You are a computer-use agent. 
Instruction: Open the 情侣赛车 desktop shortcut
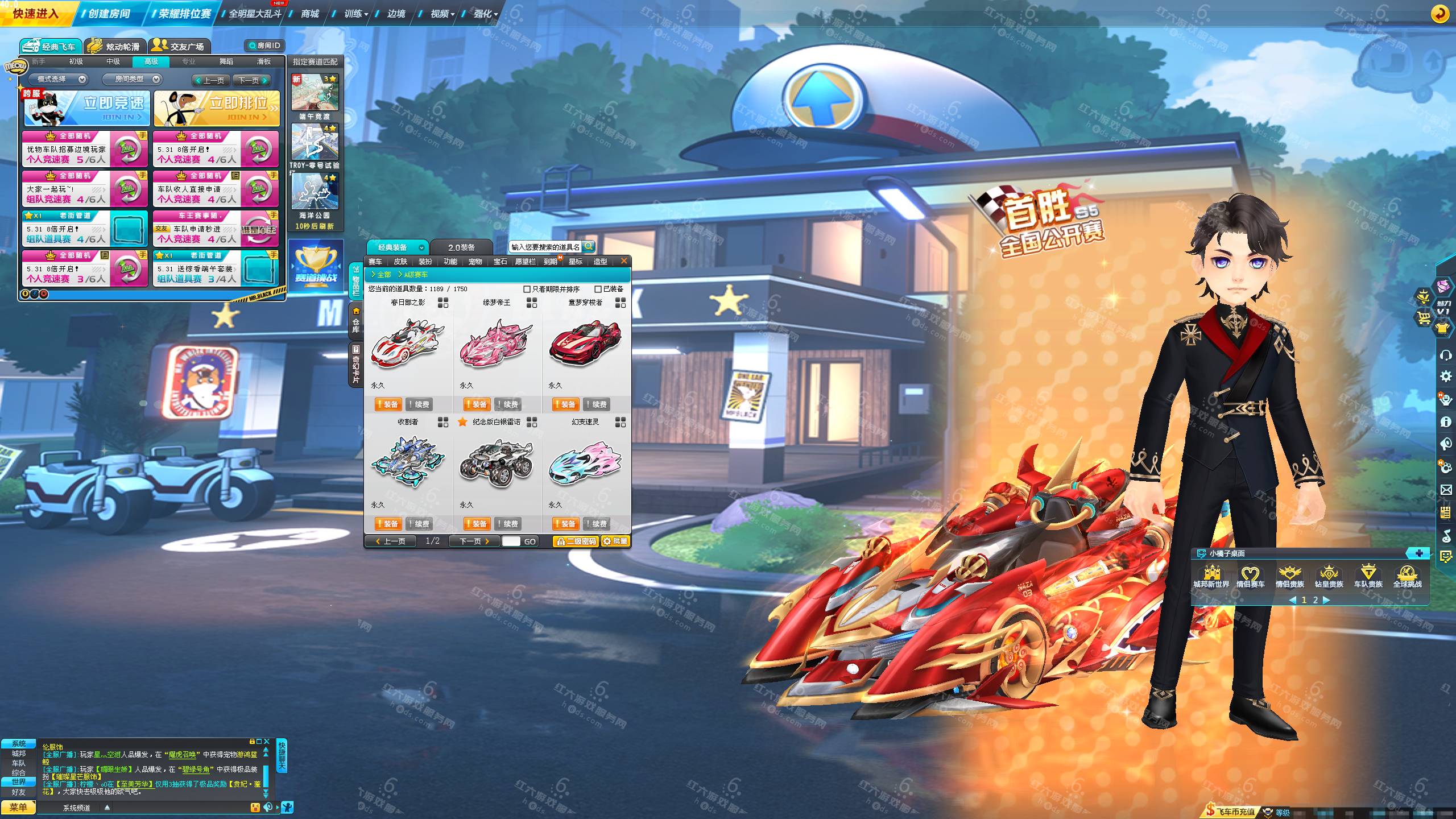[1250, 576]
